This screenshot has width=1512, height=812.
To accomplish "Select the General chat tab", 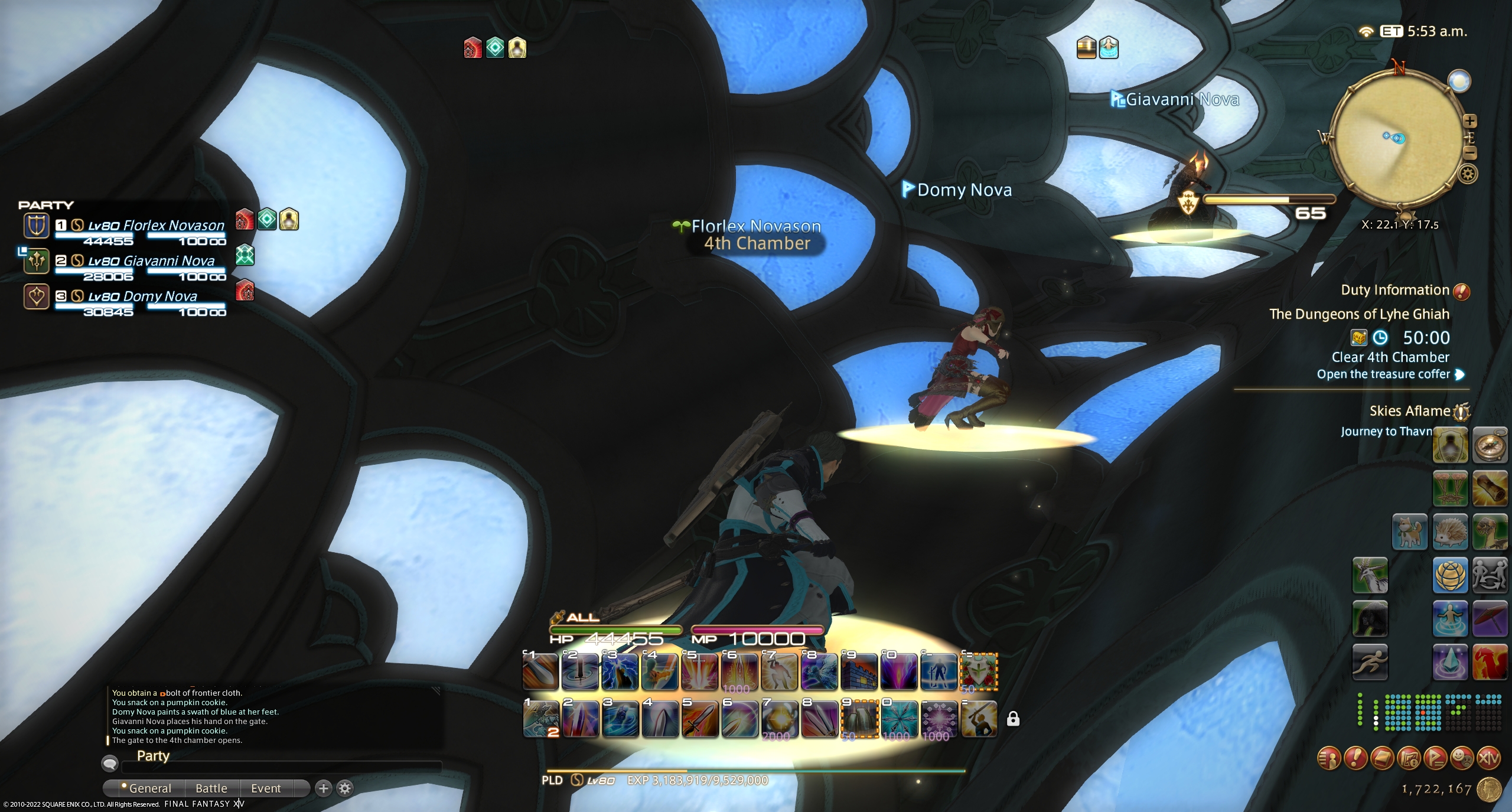I will [x=149, y=788].
